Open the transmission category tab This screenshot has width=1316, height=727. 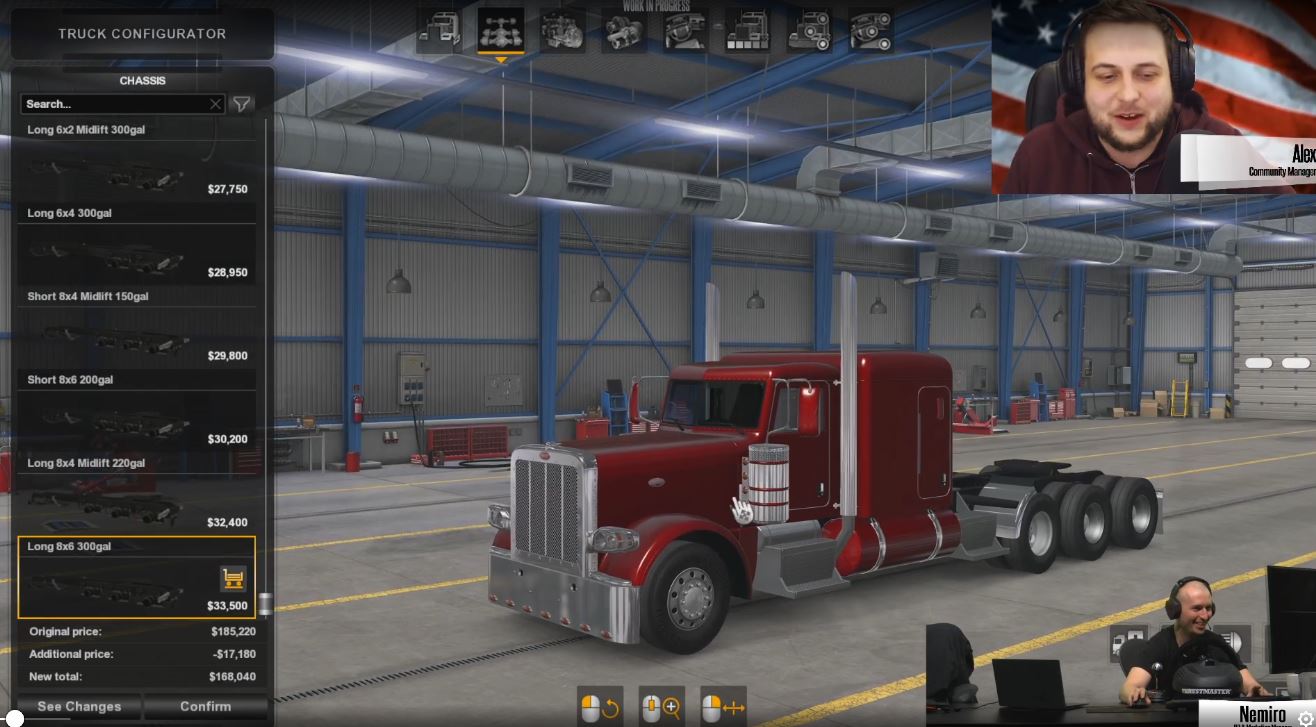click(625, 30)
